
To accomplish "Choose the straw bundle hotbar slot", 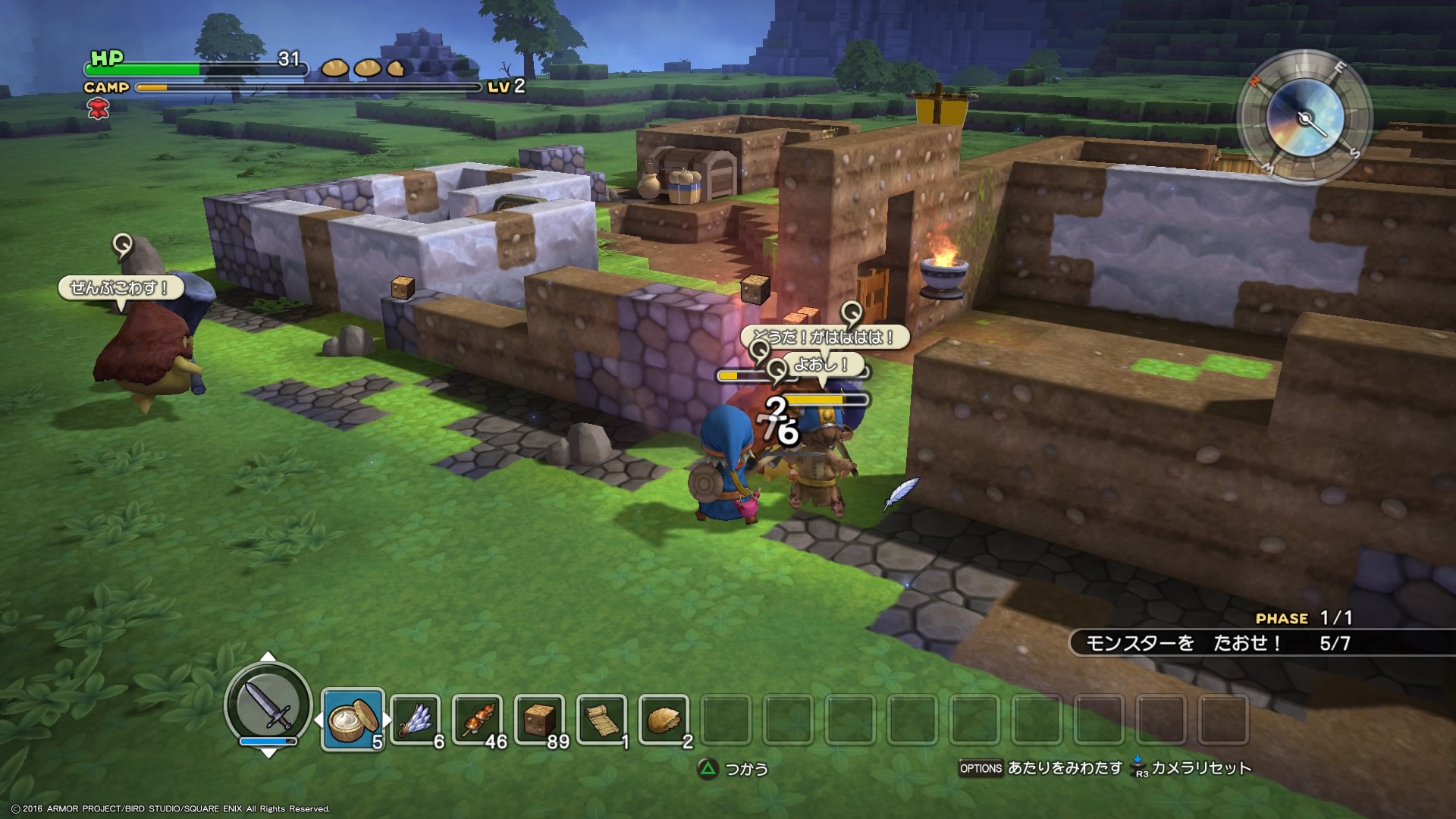I will [x=664, y=719].
